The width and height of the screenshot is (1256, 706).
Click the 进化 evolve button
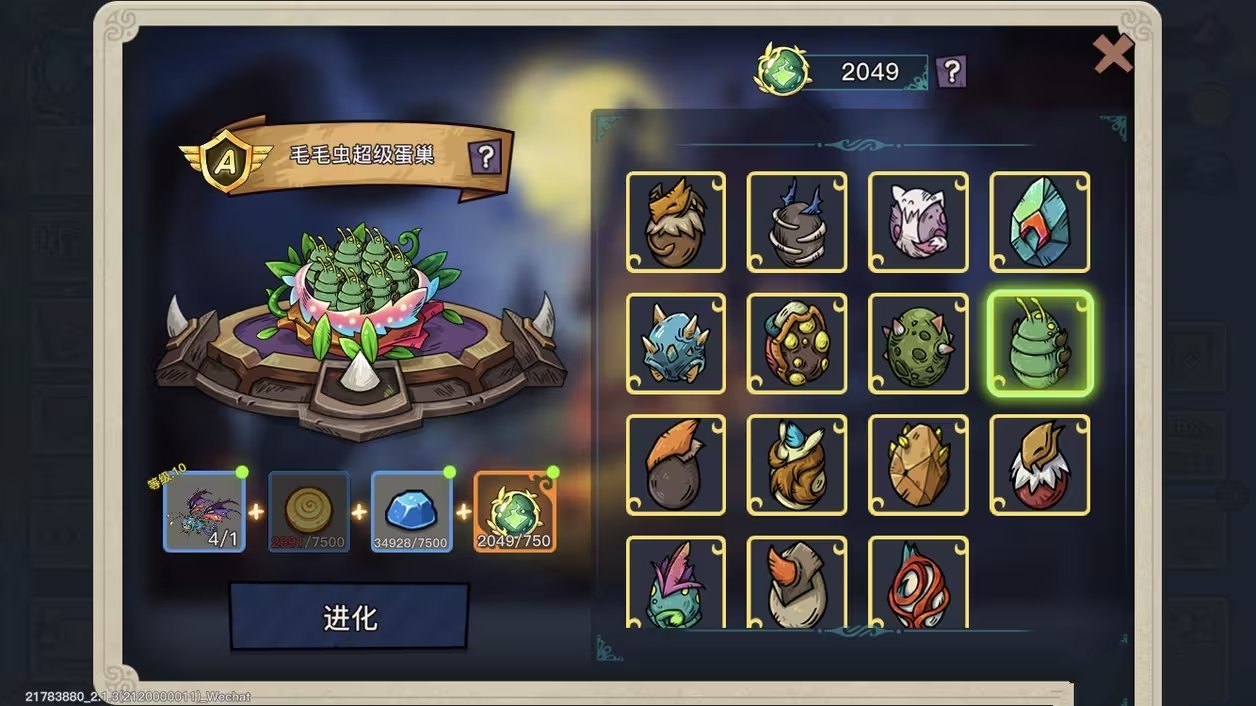click(x=349, y=617)
